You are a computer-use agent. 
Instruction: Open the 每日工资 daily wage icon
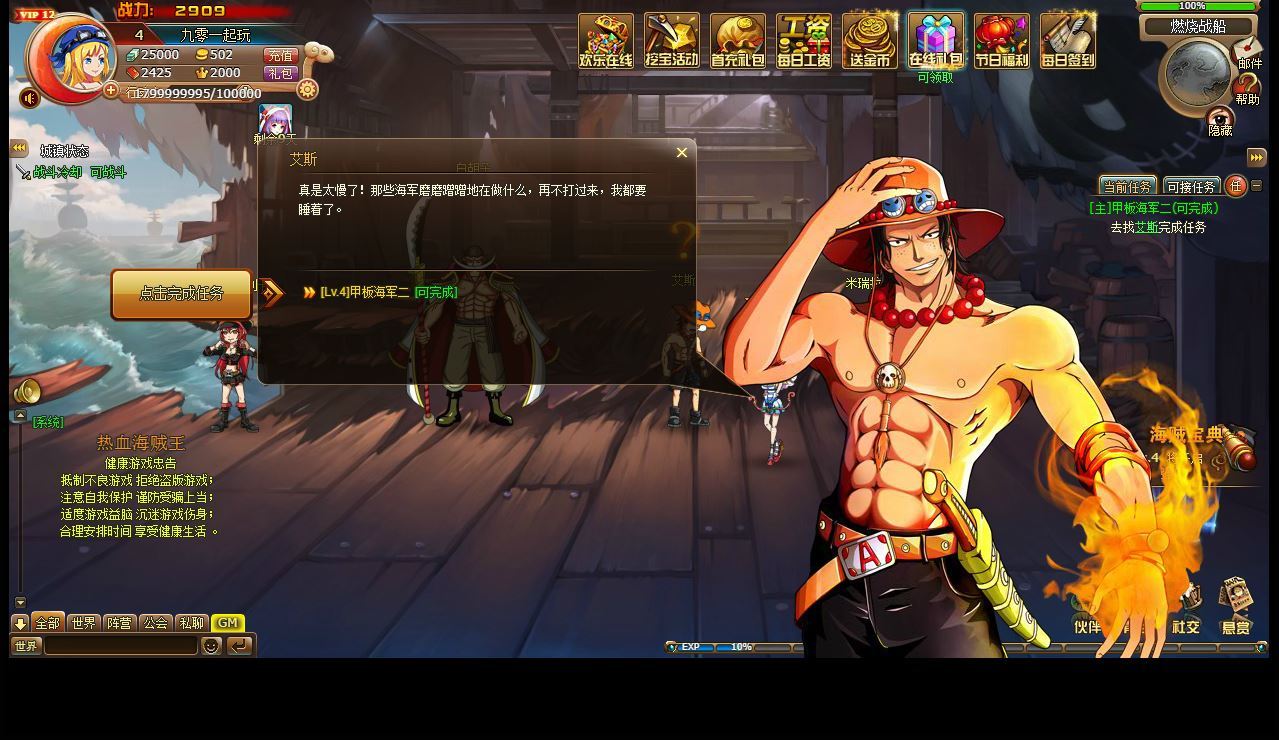coord(804,41)
